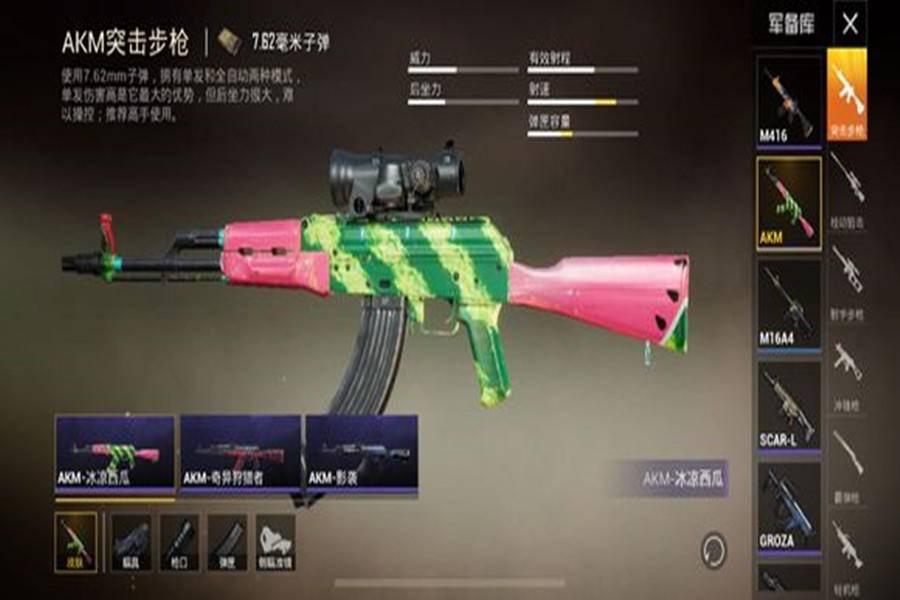
Task: Pick the SCAR-L weapon entry
Action: [788, 403]
